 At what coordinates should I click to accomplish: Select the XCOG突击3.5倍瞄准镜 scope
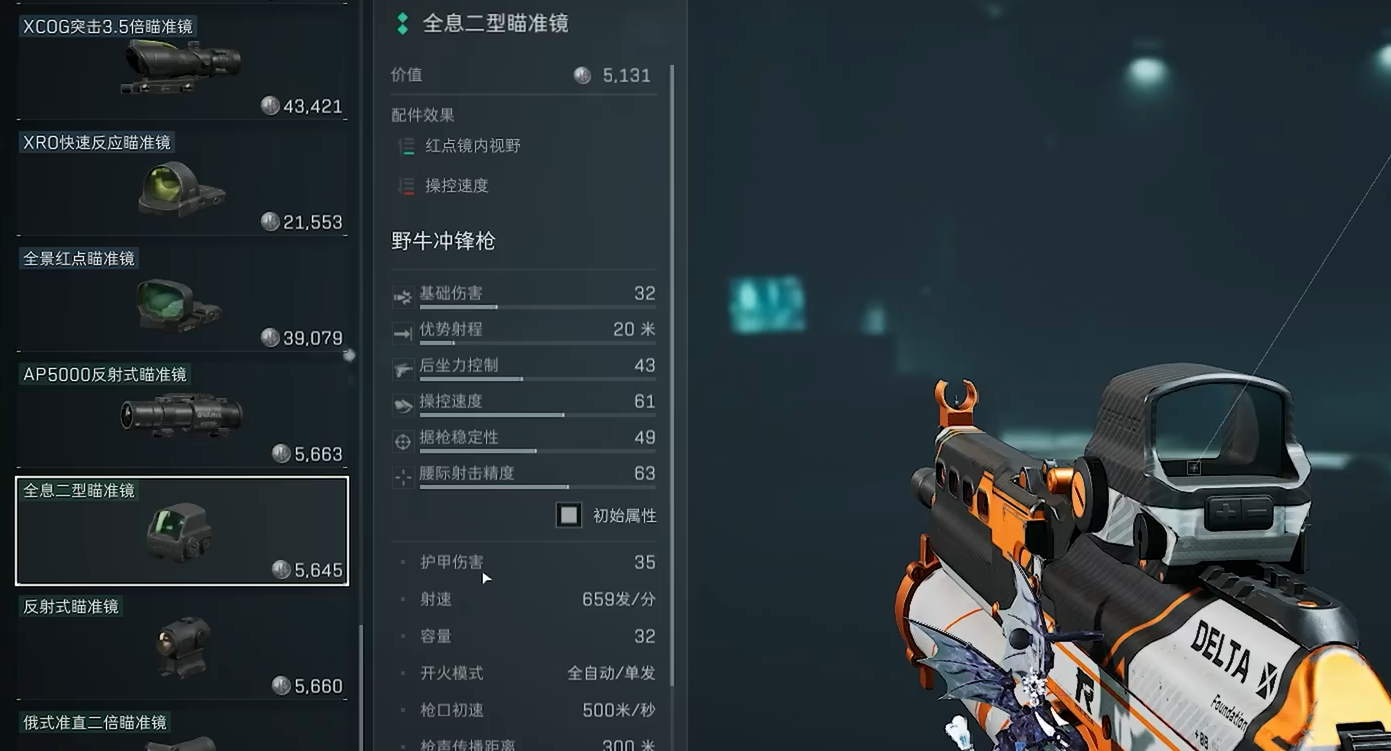click(181, 62)
